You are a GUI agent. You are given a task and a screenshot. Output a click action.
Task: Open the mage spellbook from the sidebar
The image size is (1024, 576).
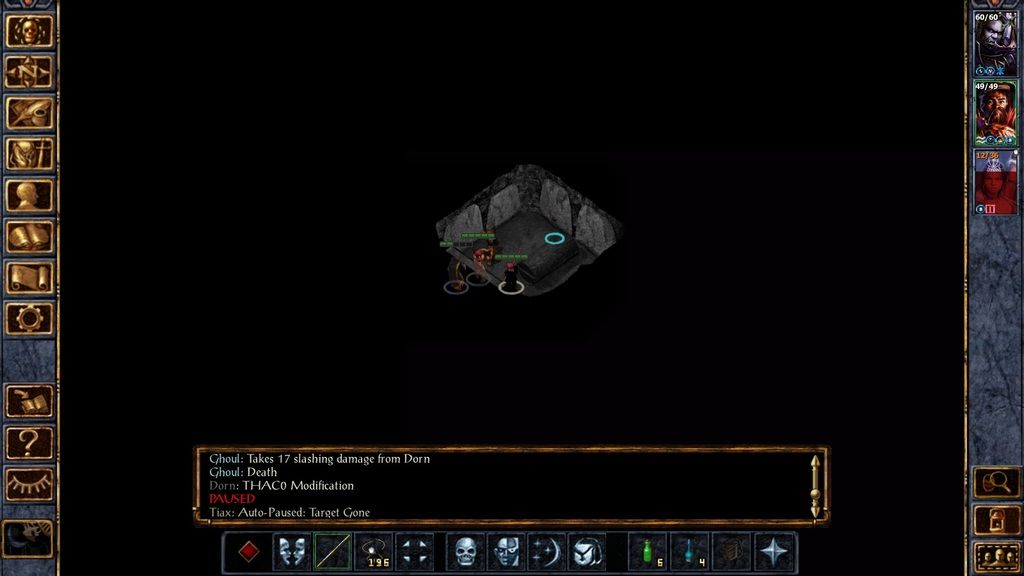pos(29,237)
